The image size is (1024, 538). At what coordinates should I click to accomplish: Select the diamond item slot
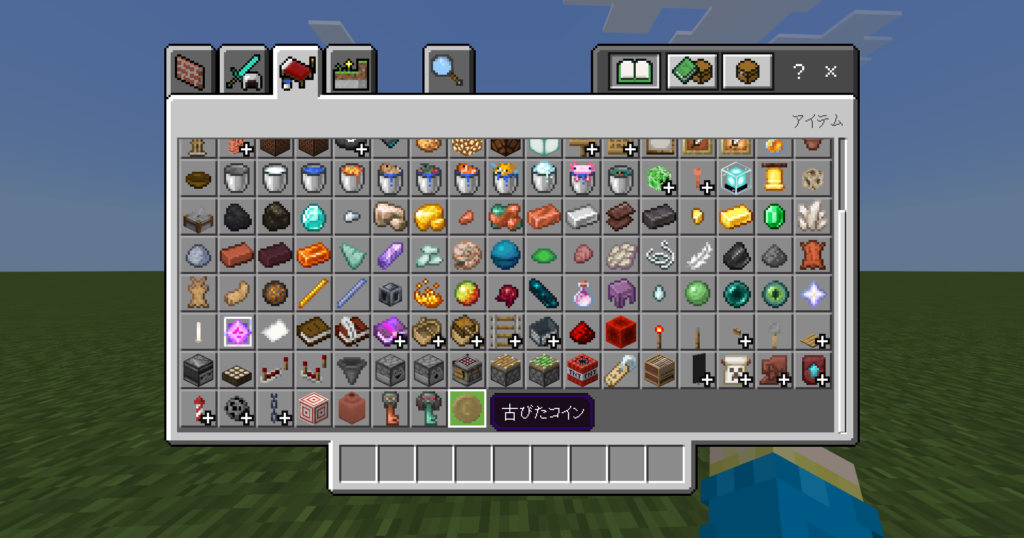click(x=313, y=217)
